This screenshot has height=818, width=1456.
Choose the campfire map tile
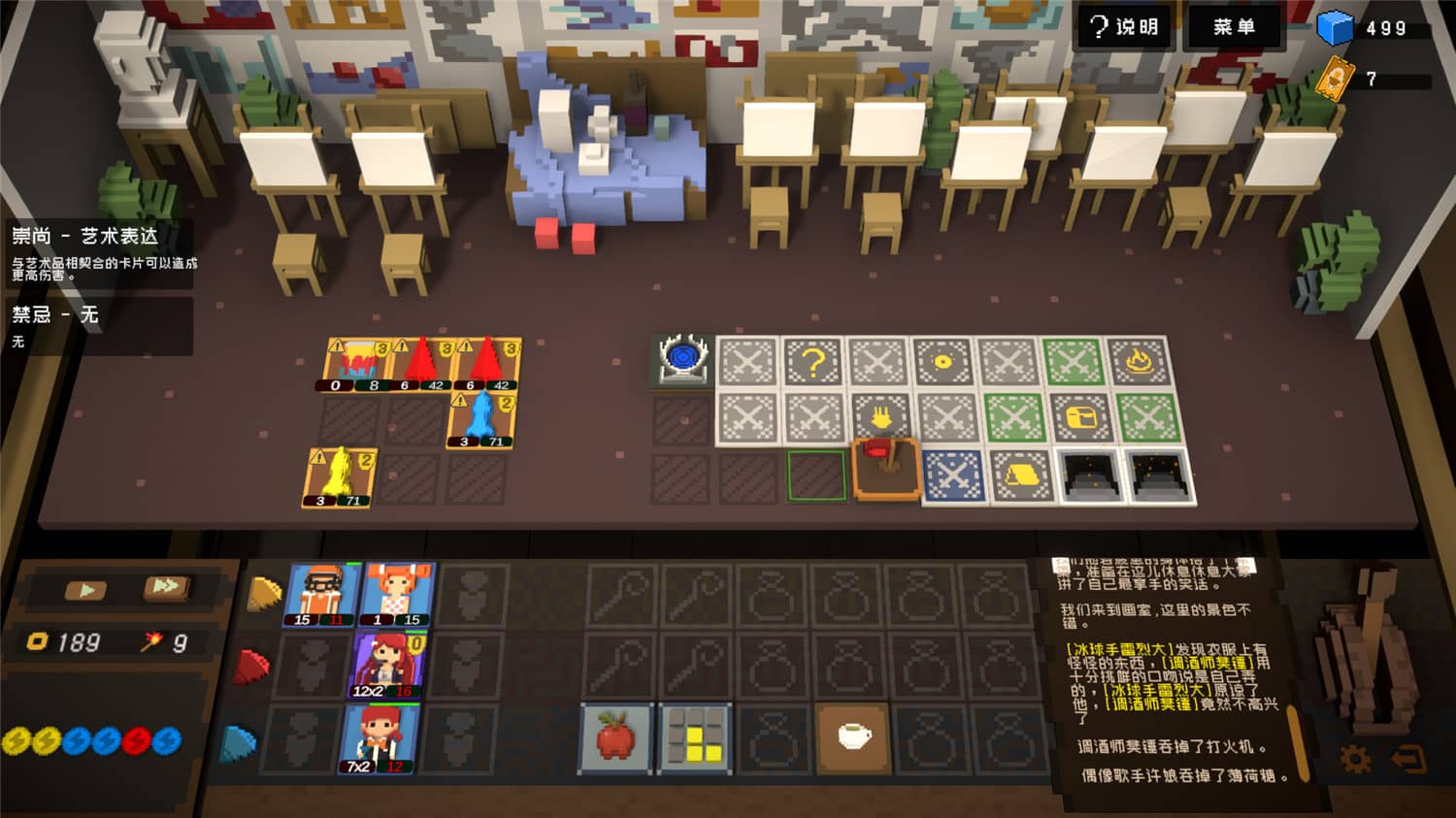(1138, 362)
